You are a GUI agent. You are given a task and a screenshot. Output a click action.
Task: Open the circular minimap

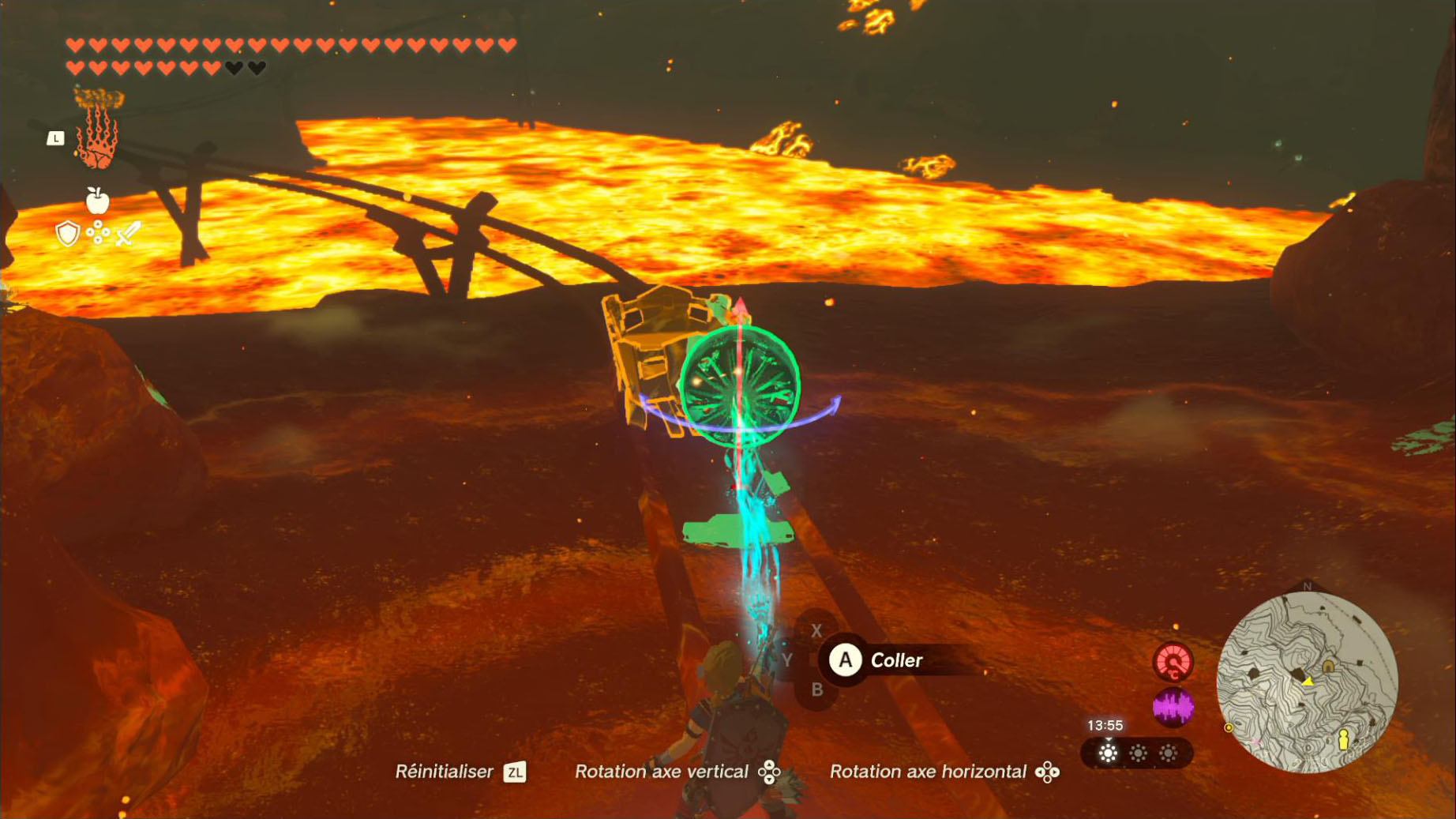[1307, 682]
